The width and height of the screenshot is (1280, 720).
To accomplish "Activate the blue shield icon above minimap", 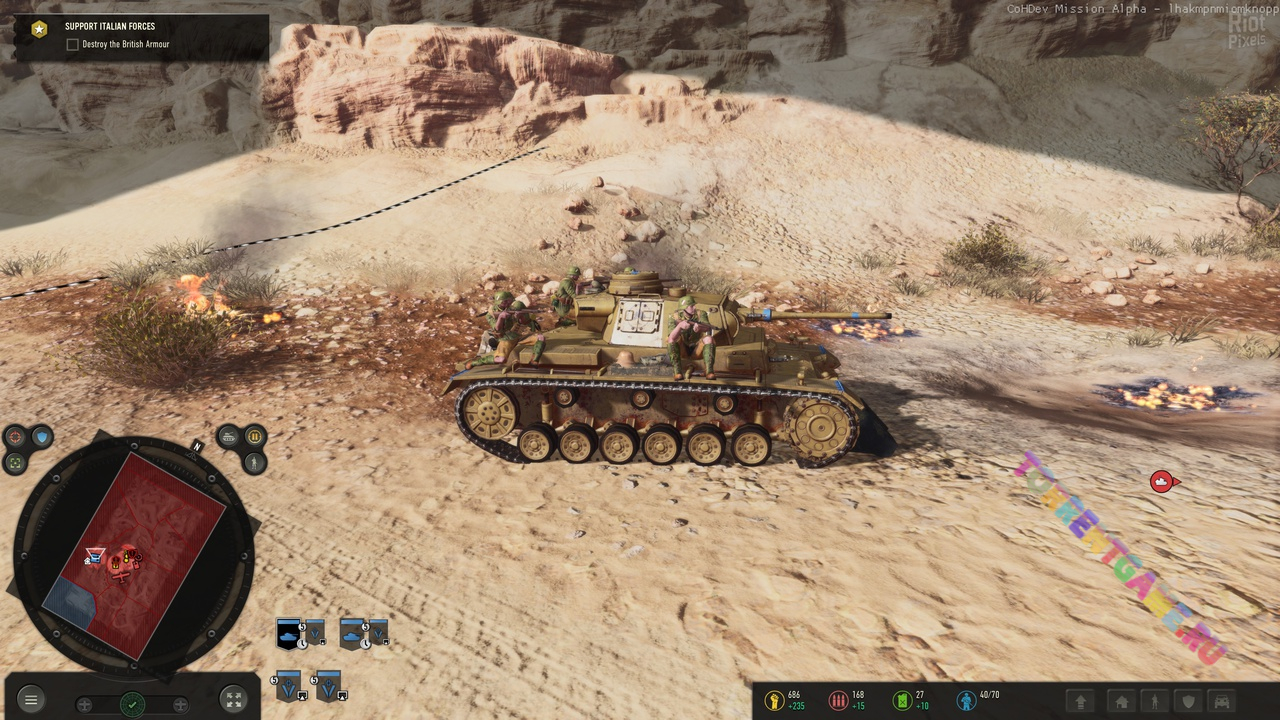I will pos(41,437).
